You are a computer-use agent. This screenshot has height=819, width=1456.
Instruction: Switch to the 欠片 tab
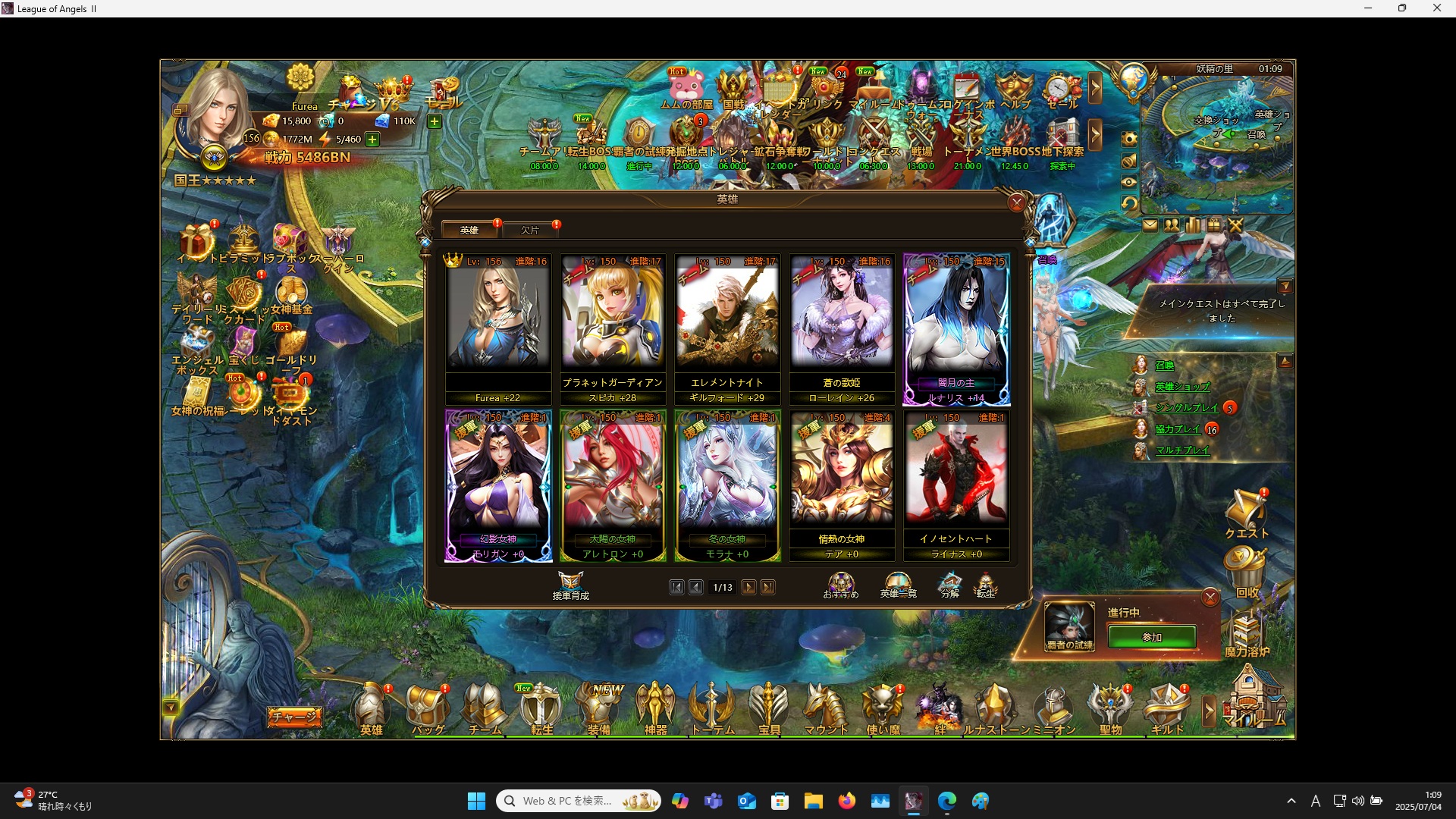click(531, 230)
